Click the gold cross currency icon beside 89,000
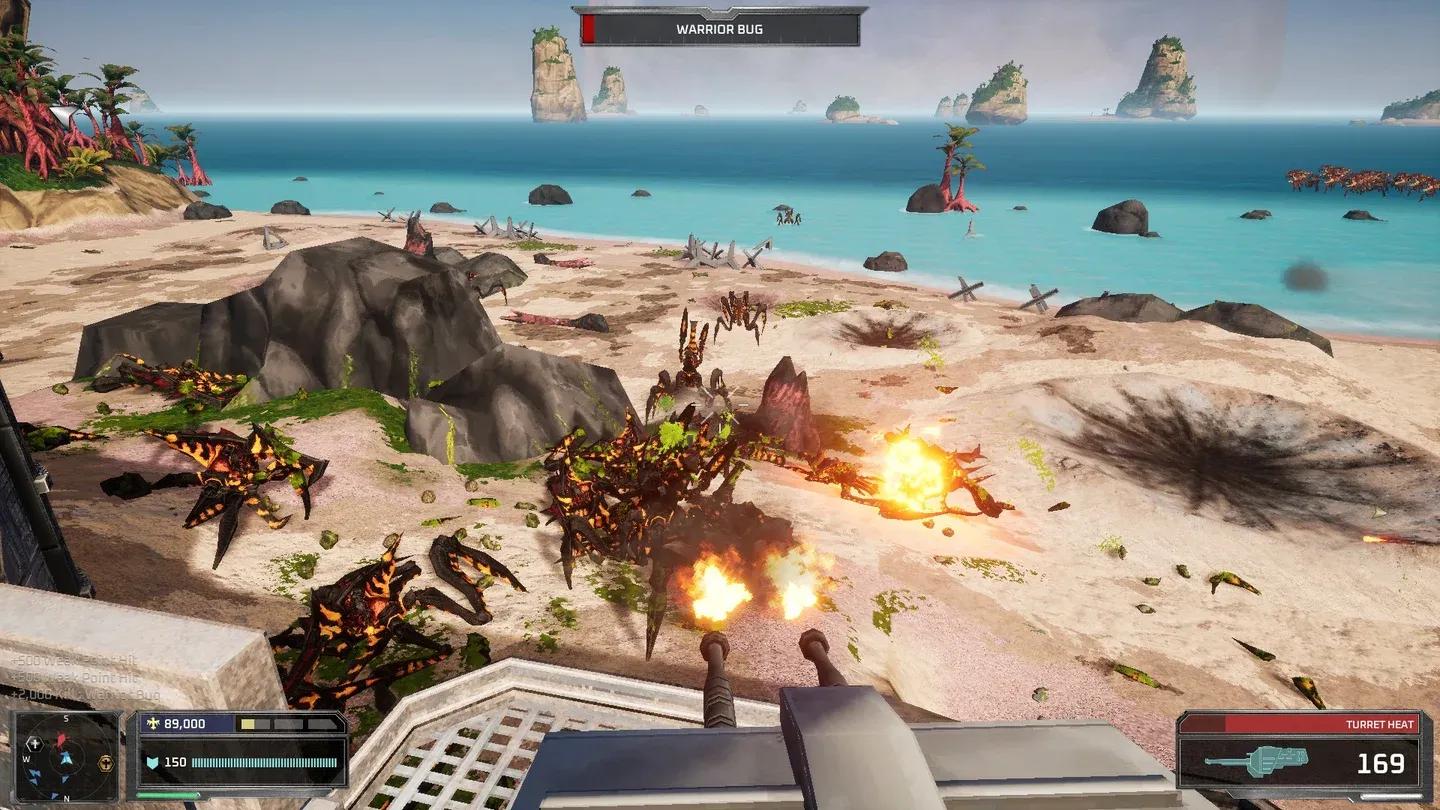 click(x=152, y=722)
